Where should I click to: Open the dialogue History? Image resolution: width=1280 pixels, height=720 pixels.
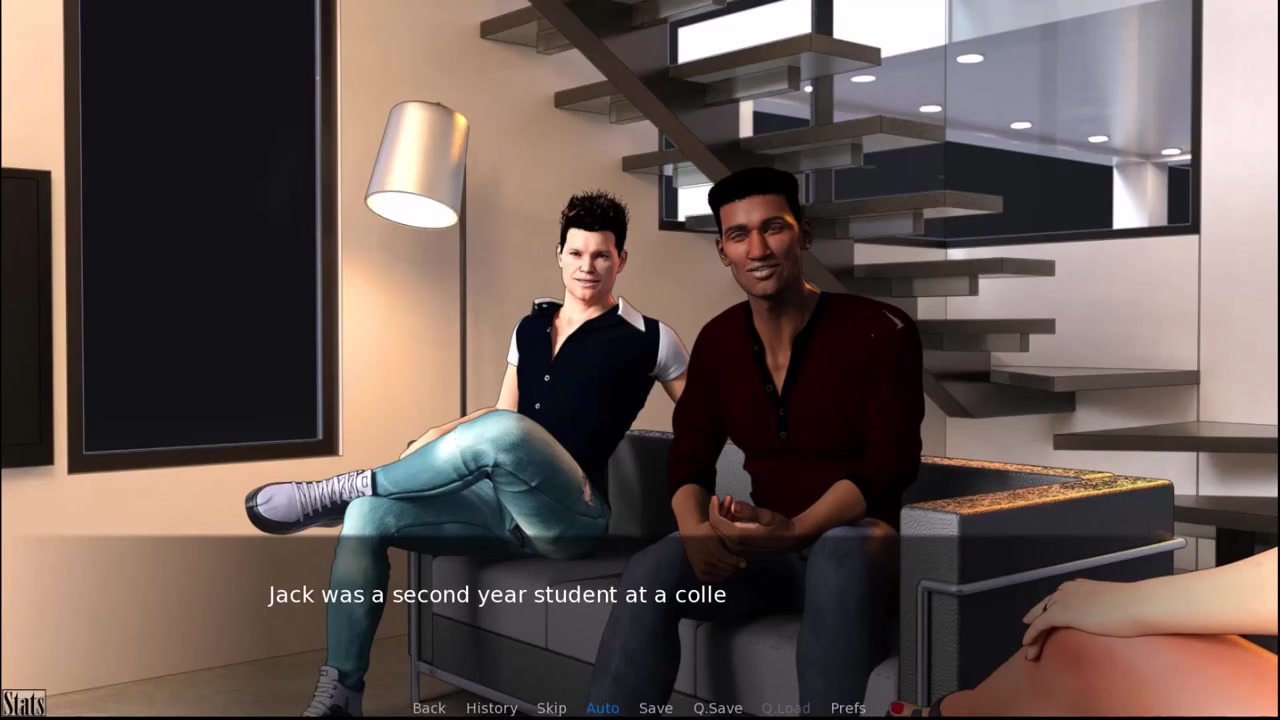491,708
